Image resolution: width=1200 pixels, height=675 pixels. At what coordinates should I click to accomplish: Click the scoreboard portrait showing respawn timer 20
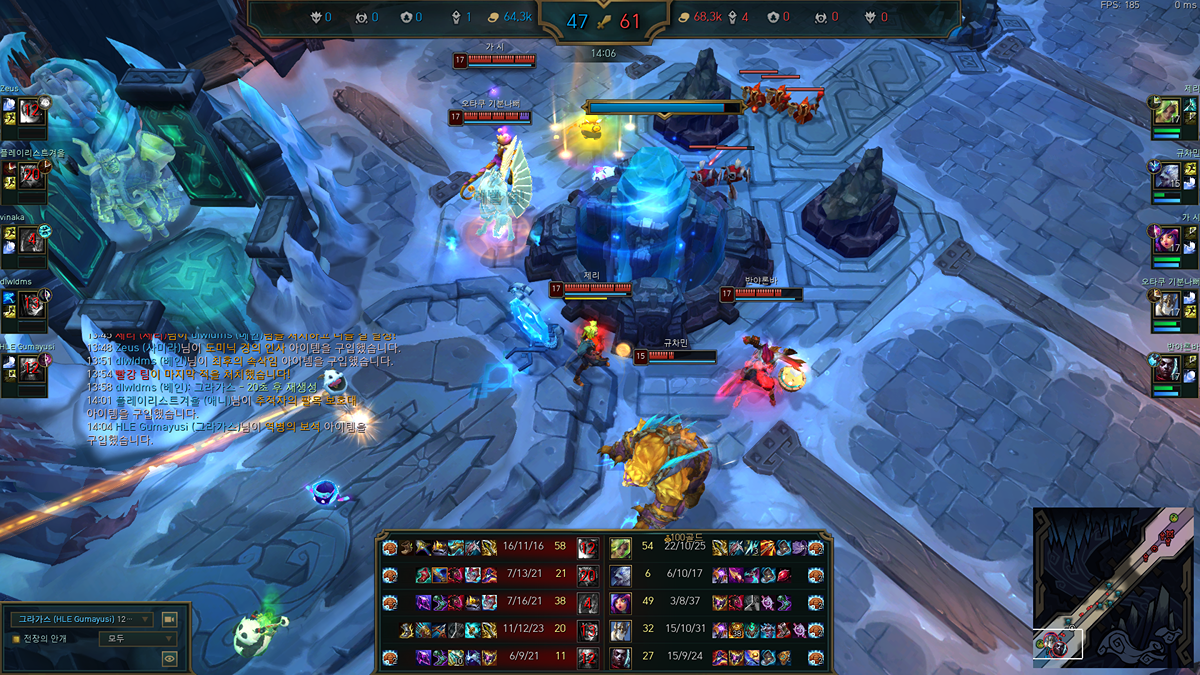tap(589, 575)
